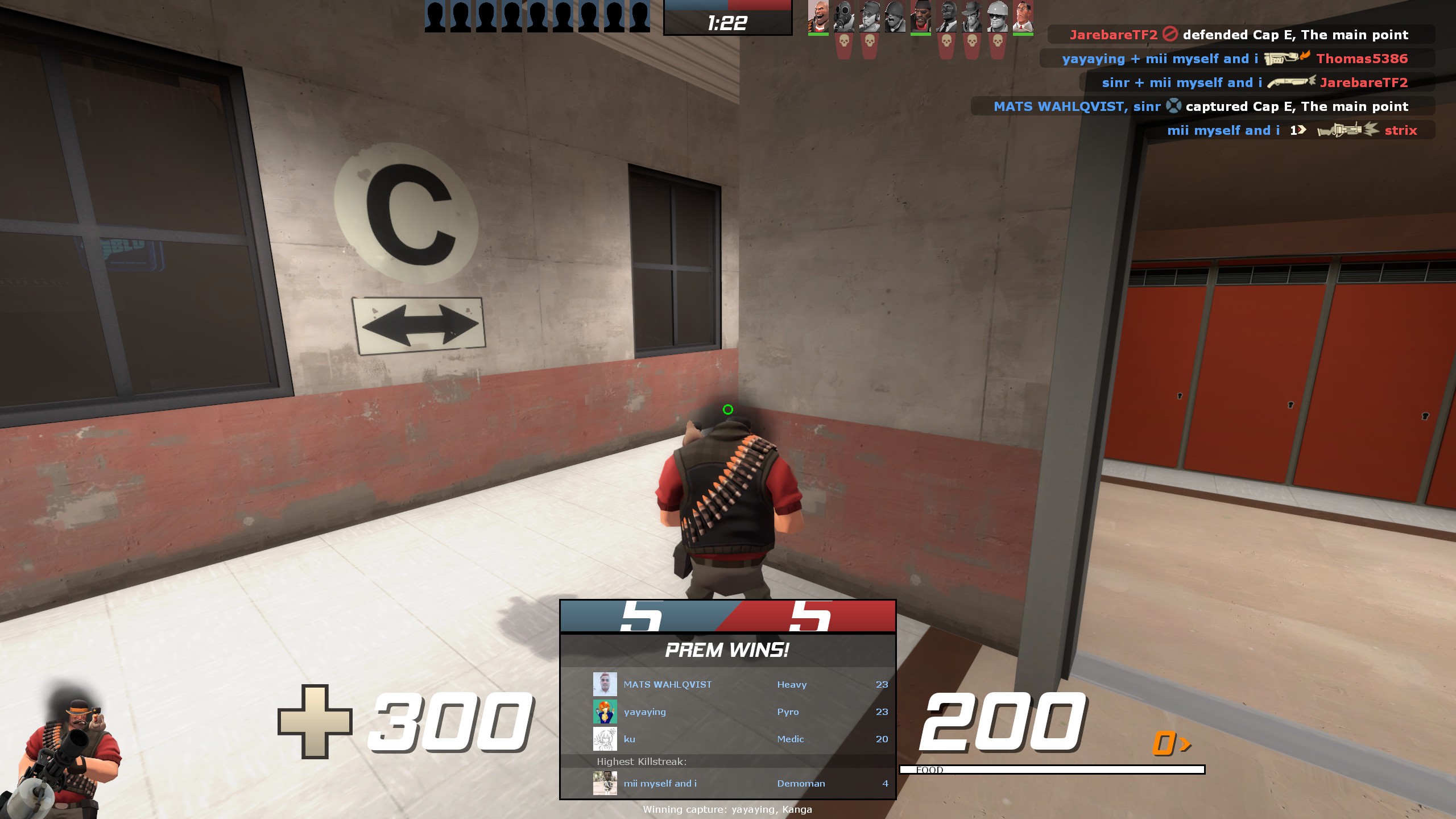The height and width of the screenshot is (819, 1456).
Task: Click the kill feed entry for Thomas5386
Action: tap(1236, 59)
